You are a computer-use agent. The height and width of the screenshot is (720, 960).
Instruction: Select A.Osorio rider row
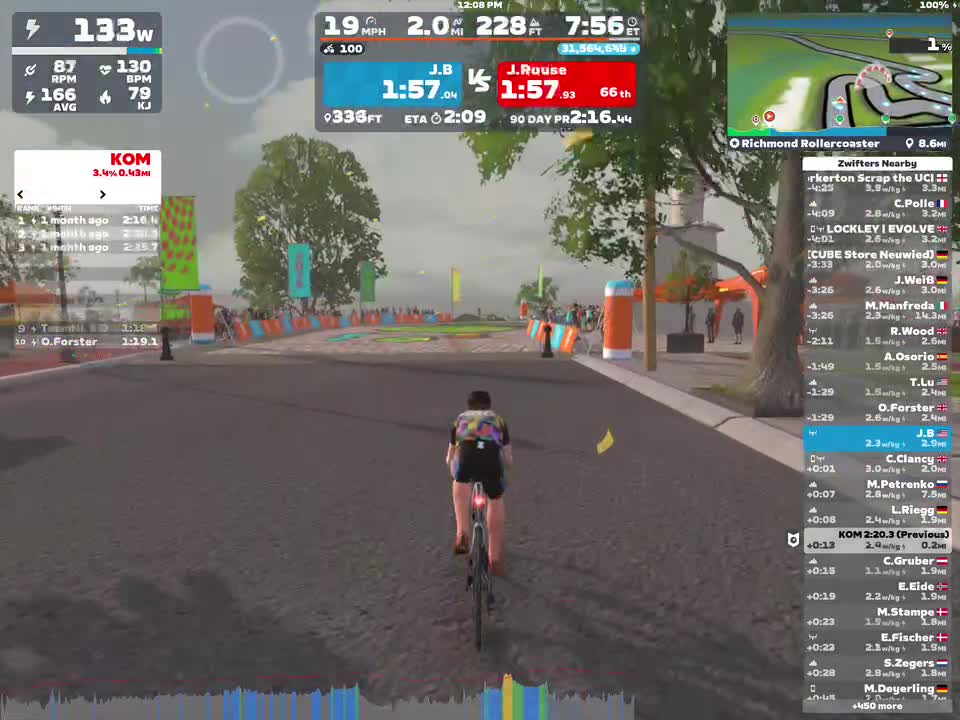[x=877, y=361]
